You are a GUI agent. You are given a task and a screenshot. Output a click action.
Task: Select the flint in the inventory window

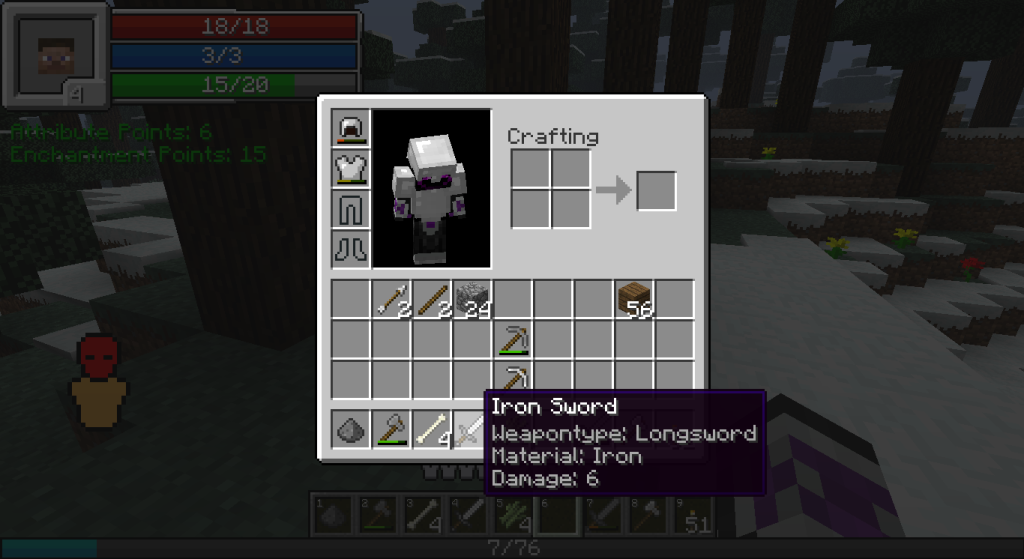352,430
